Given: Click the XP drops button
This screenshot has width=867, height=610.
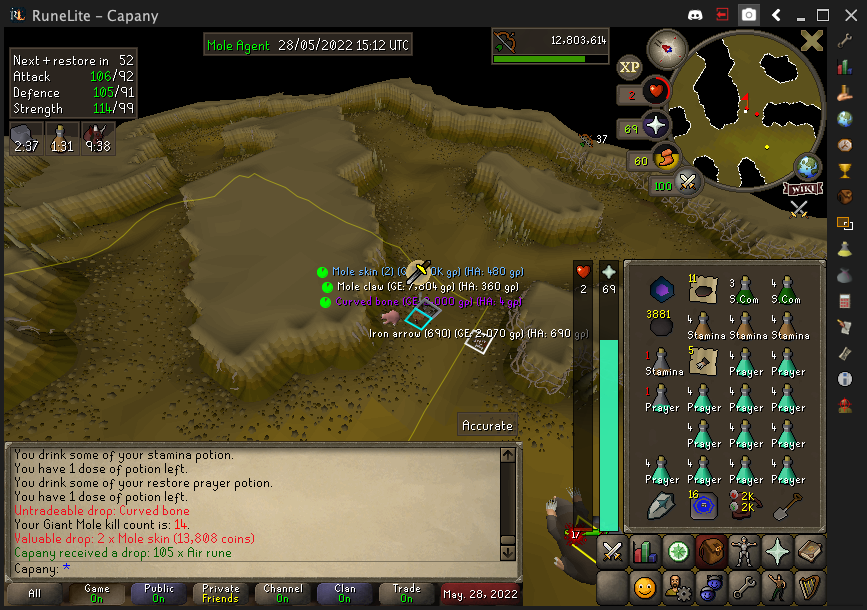Looking at the screenshot, I should tap(629, 67).
